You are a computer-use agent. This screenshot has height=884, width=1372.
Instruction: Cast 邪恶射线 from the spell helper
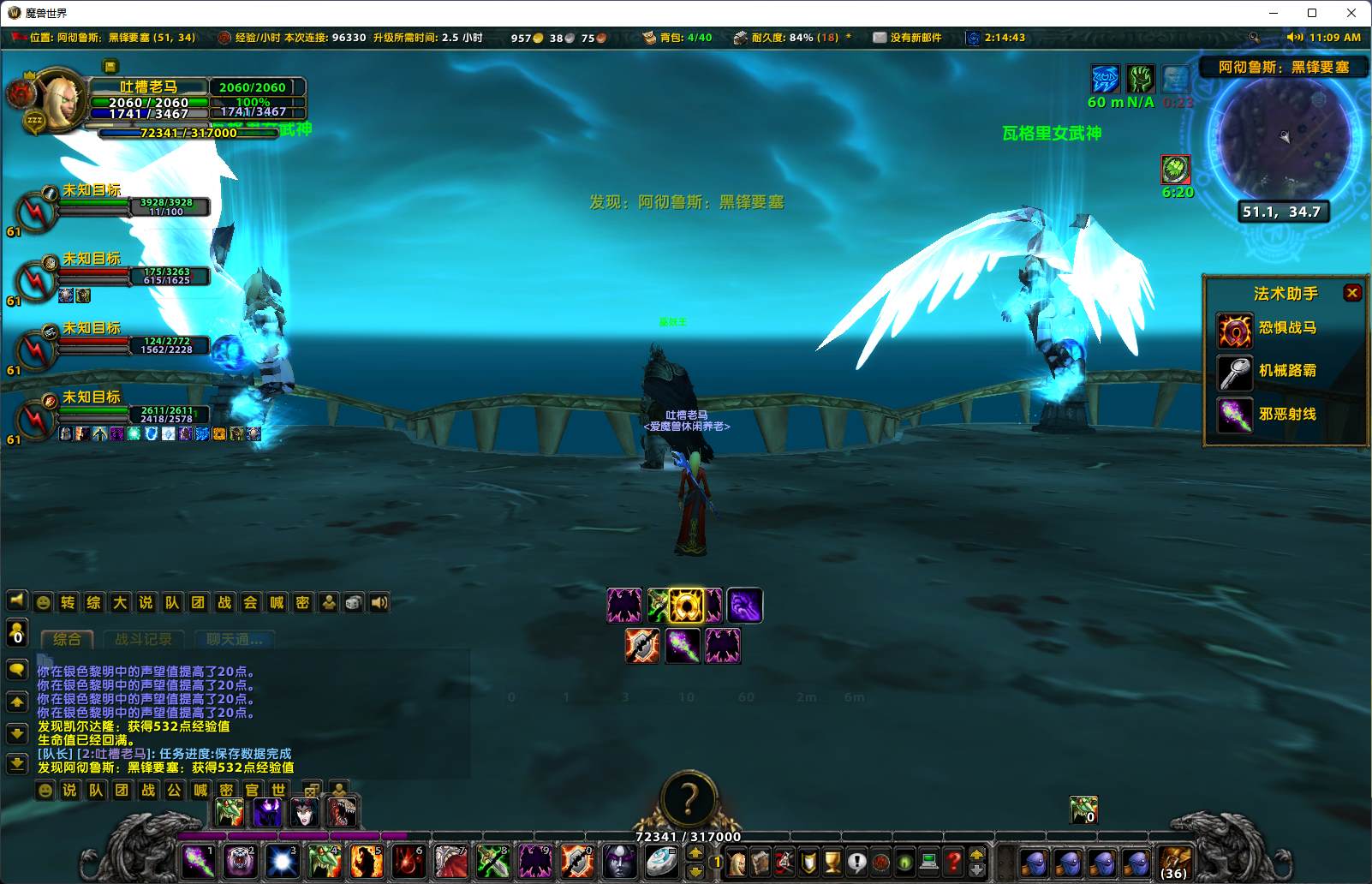pos(1235,415)
